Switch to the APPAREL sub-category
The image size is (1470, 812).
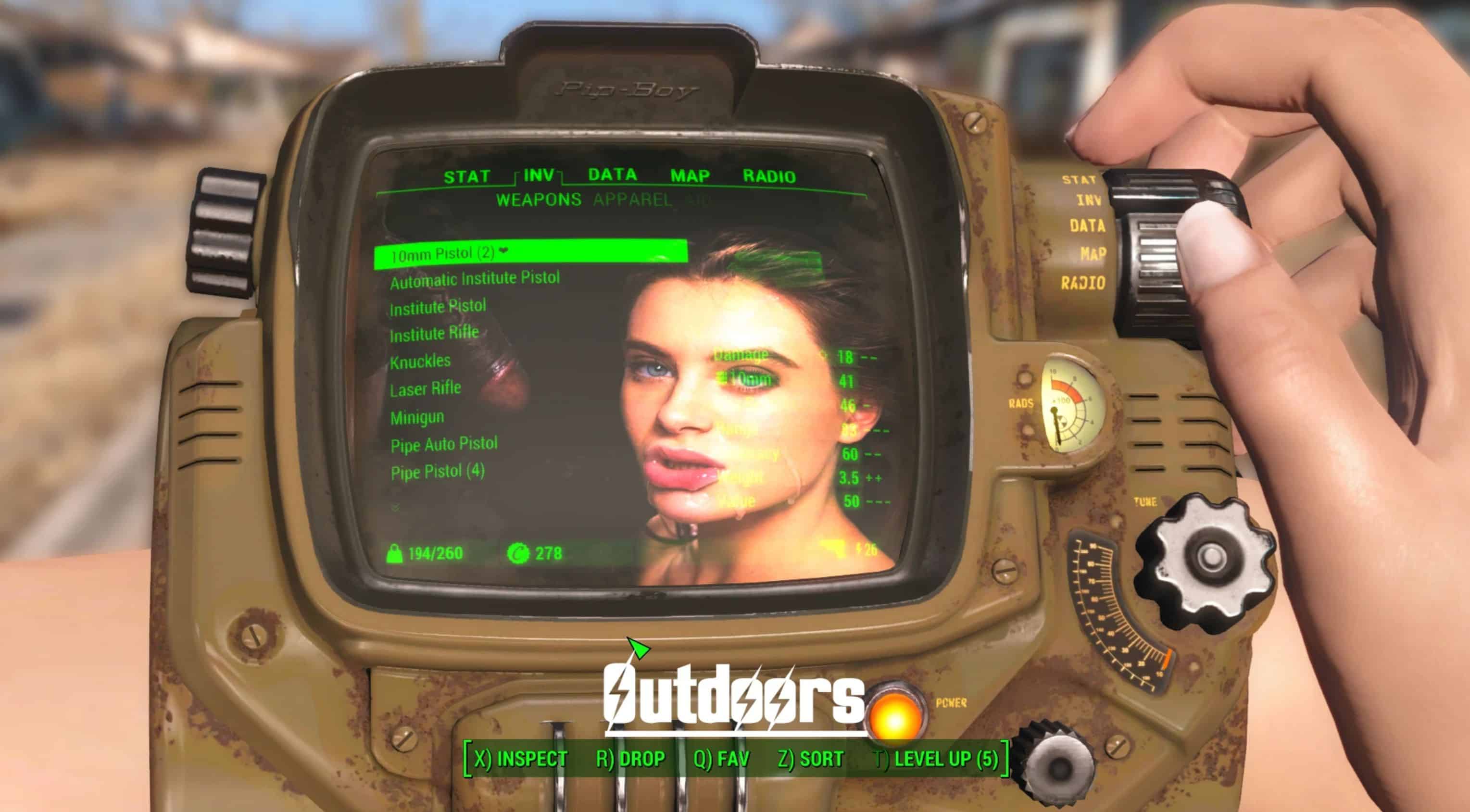pyautogui.click(x=632, y=200)
